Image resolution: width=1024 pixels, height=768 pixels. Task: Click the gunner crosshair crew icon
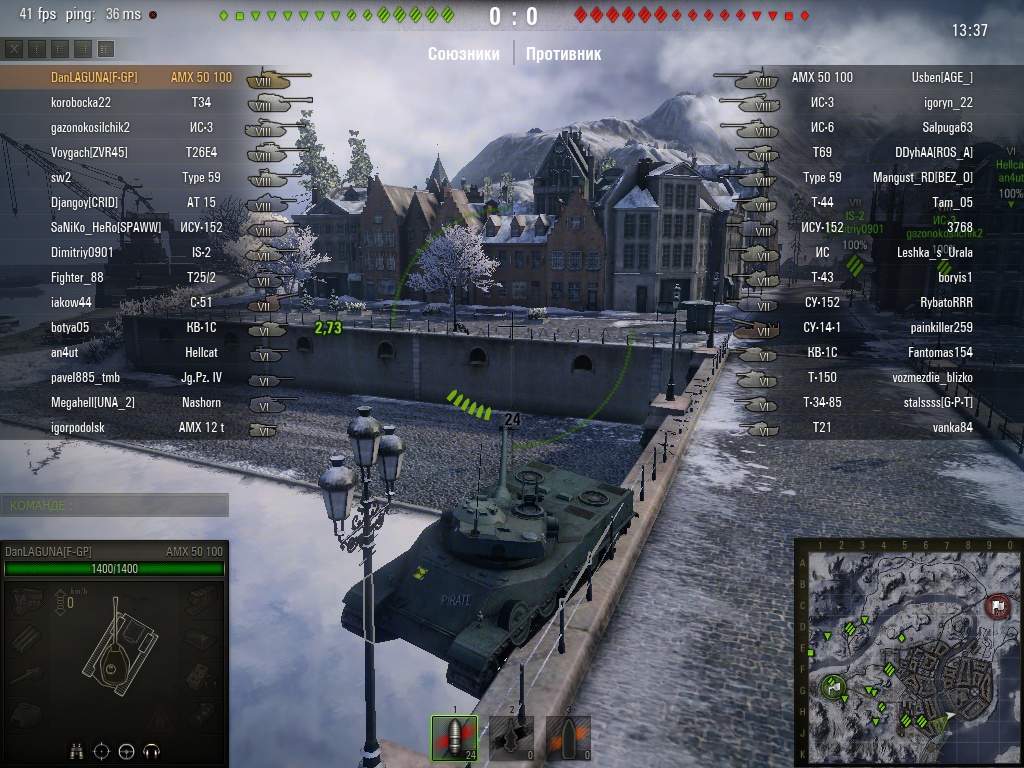click(101, 750)
